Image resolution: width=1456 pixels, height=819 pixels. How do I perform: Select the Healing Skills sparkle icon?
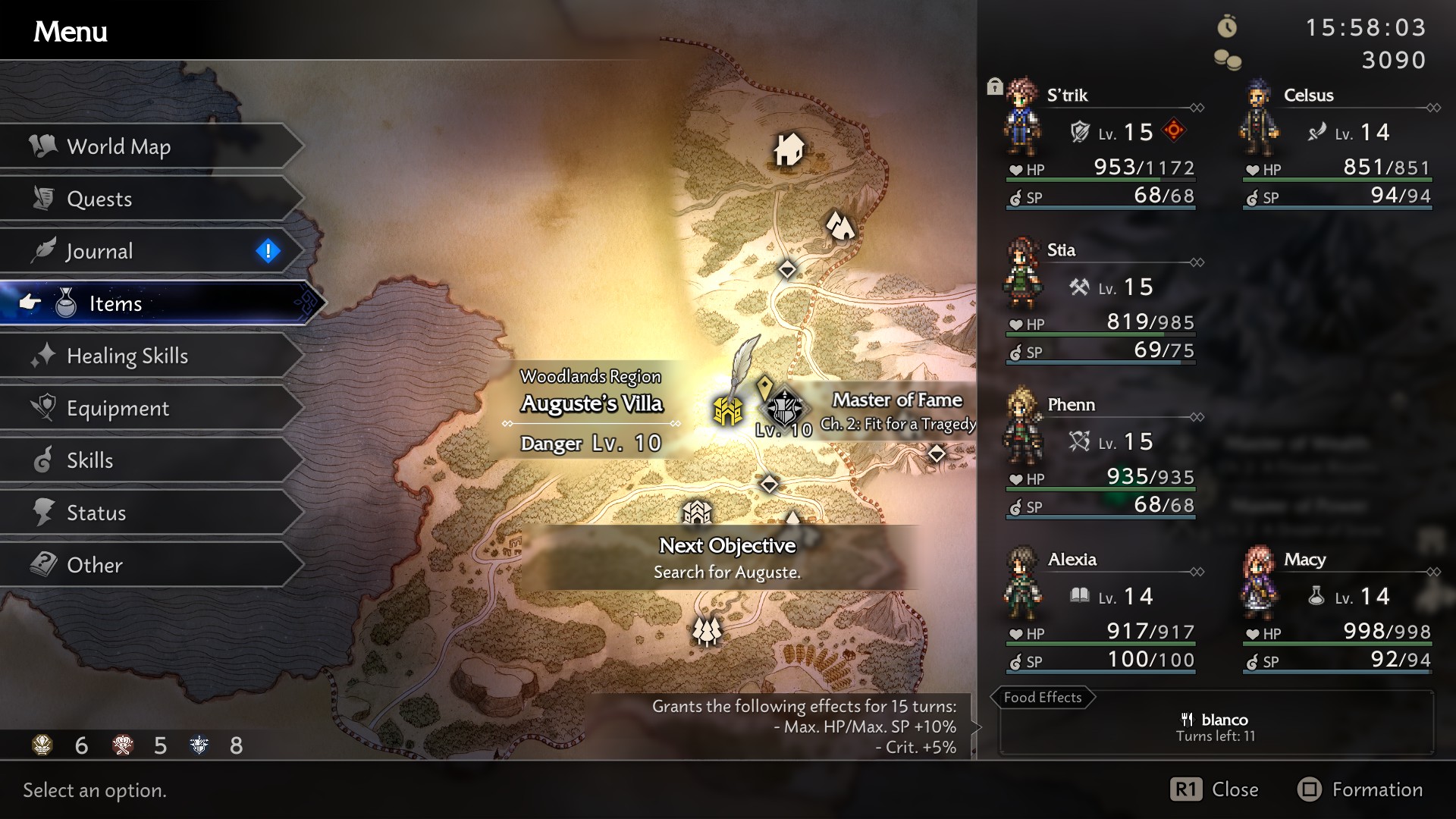coord(43,355)
